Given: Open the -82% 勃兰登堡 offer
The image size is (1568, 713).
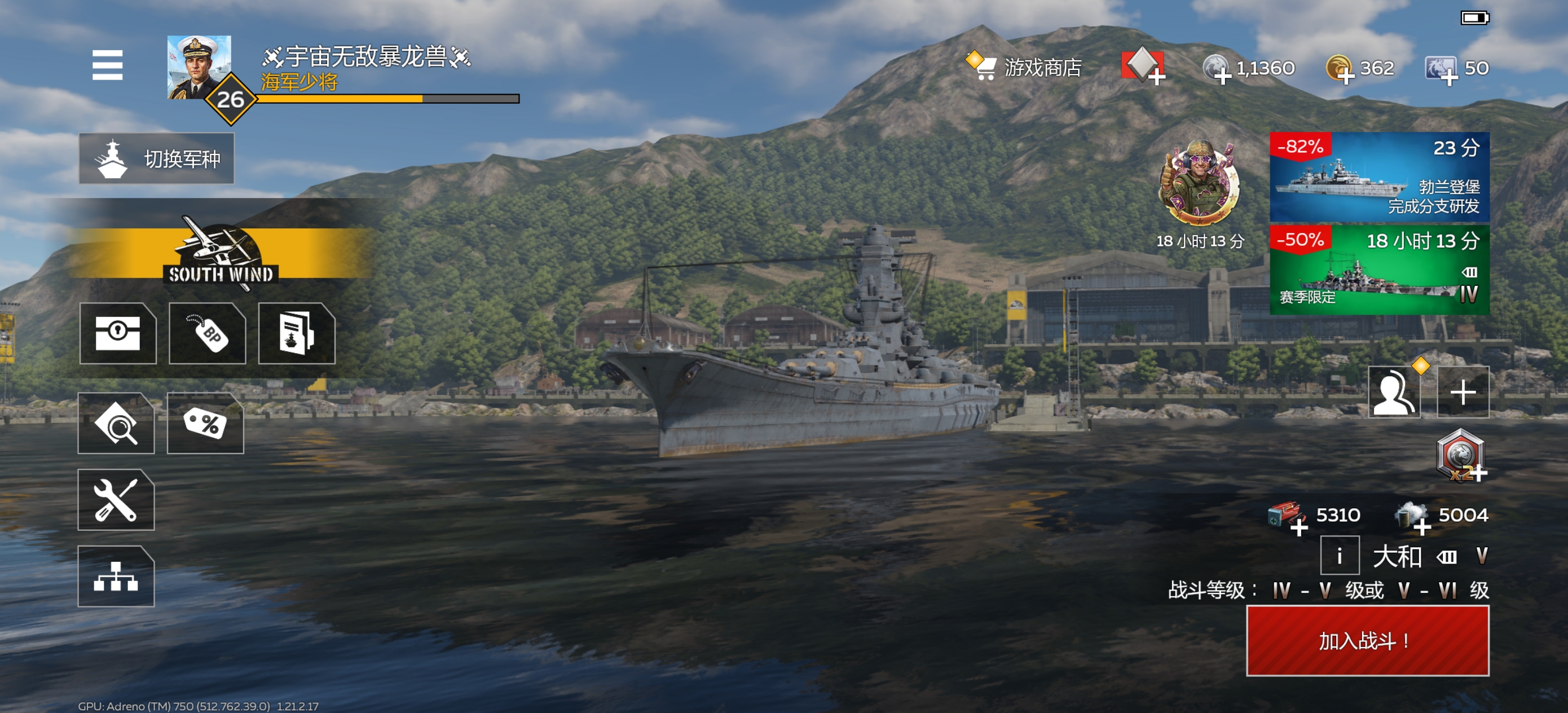Looking at the screenshot, I should click(1378, 177).
